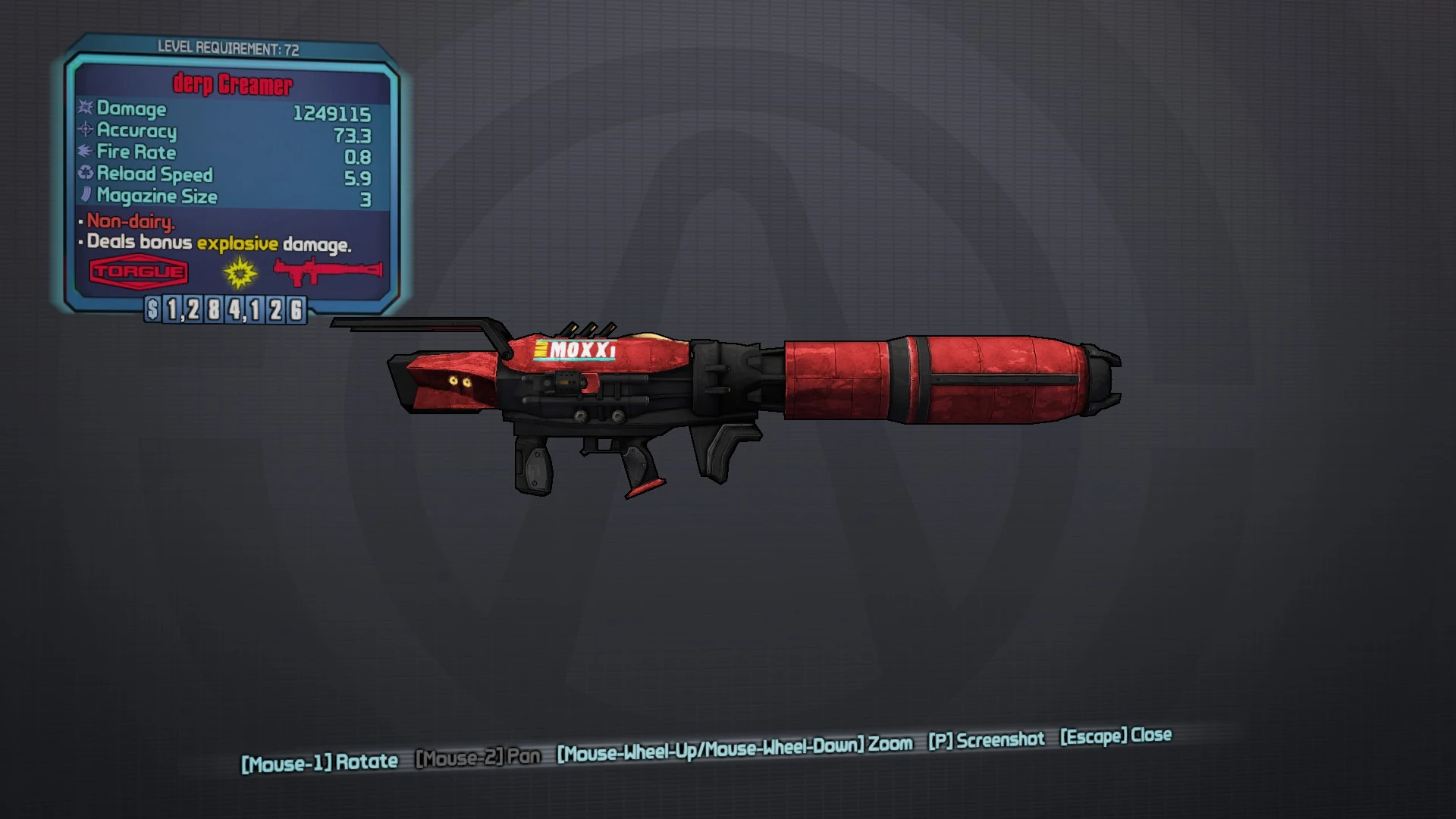
Task: Click the TORGUE manufacturer logo
Action: 137,271
